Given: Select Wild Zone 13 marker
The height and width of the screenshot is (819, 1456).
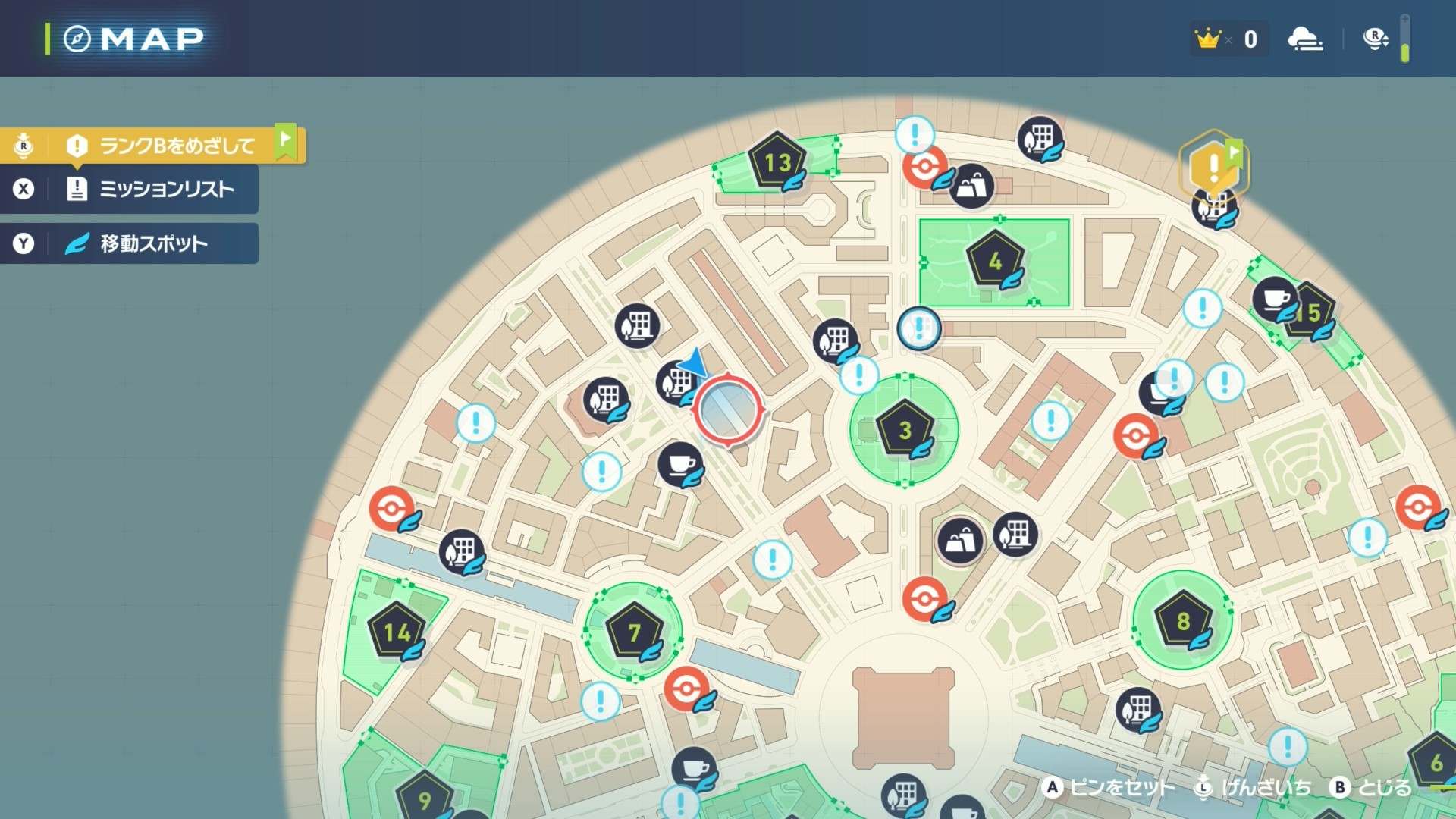Looking at the screenshot, I should (x=777, y=162).
